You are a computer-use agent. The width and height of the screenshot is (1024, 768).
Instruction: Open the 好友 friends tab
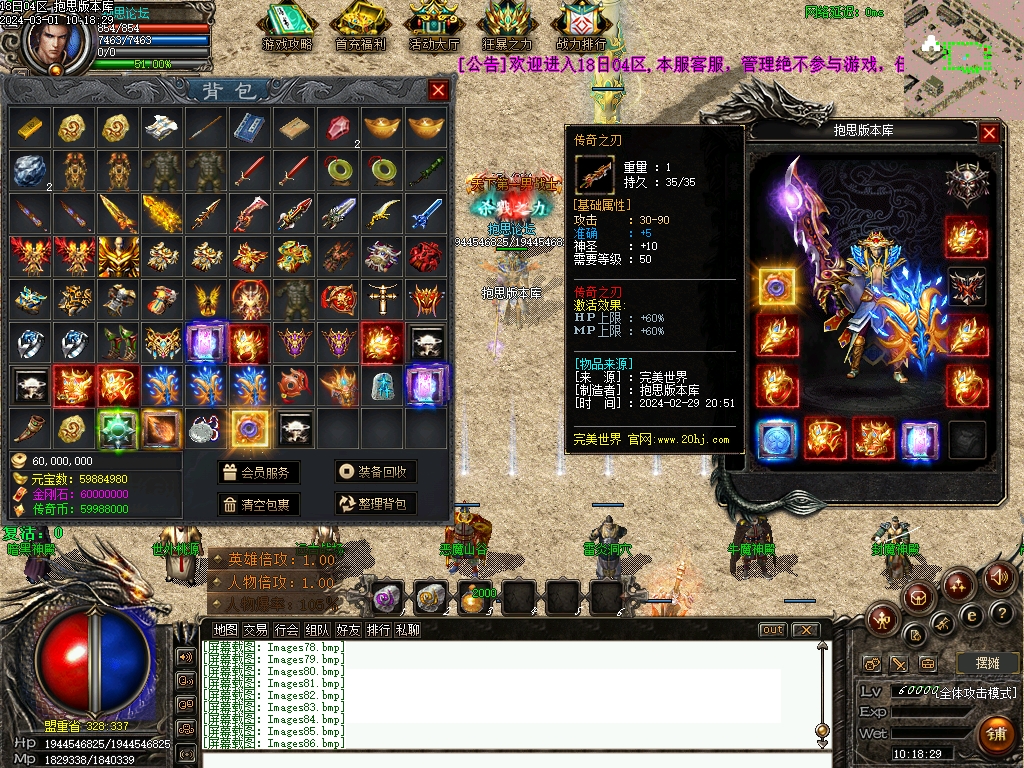coord(348,630)
